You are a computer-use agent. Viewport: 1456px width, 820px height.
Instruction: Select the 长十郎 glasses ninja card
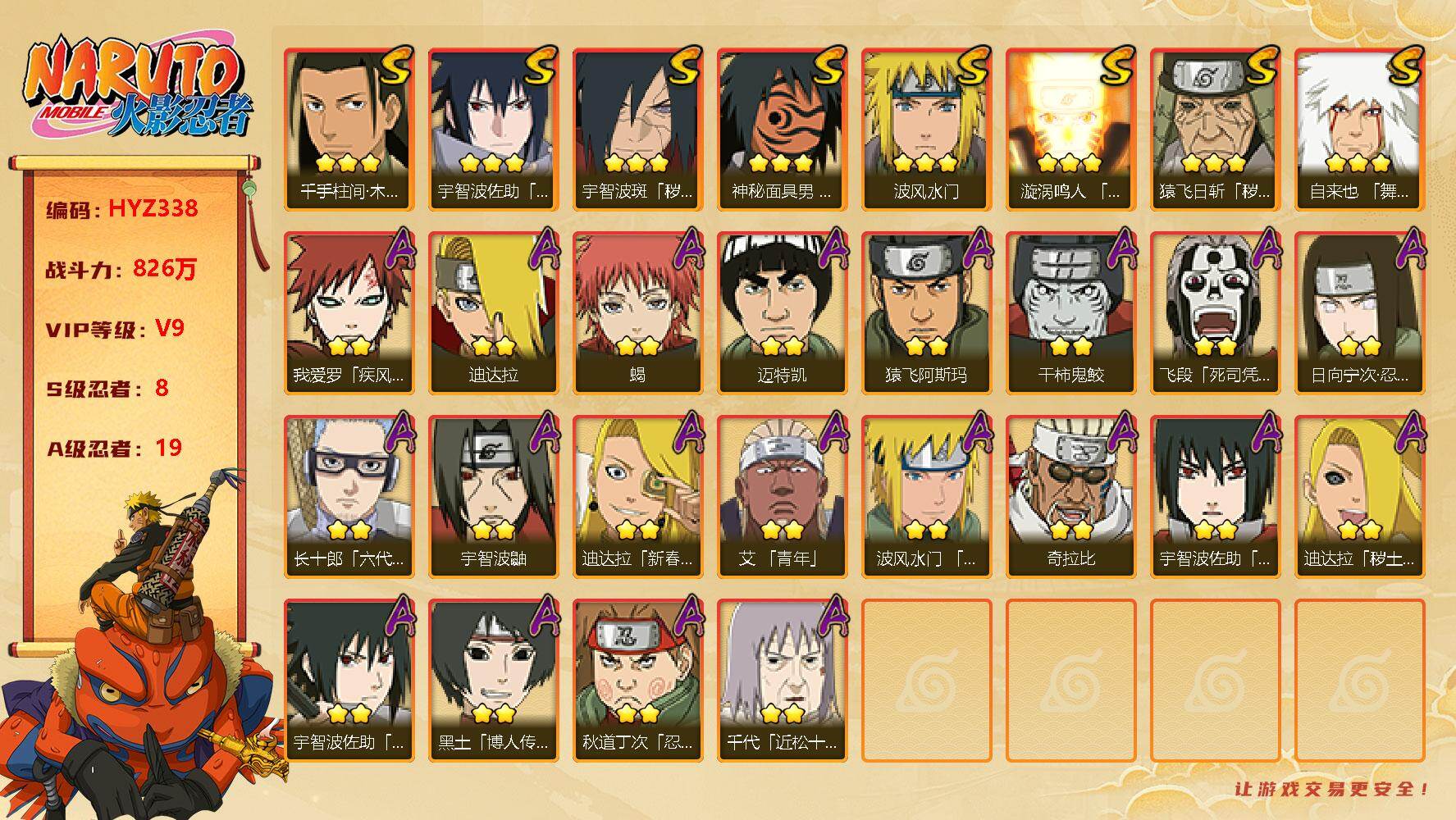[349, 496]
